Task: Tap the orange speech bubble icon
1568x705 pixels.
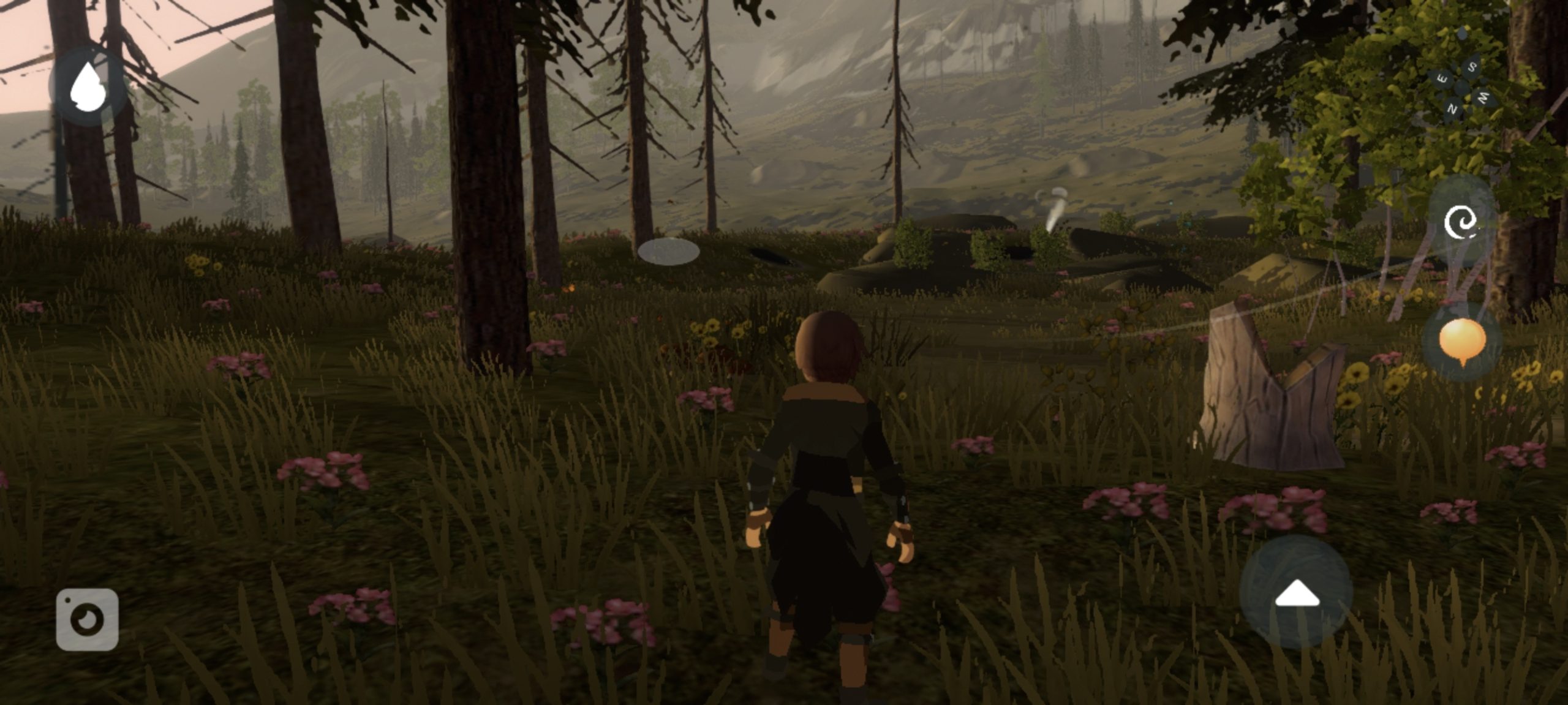Action: (x=1462, y=341)
